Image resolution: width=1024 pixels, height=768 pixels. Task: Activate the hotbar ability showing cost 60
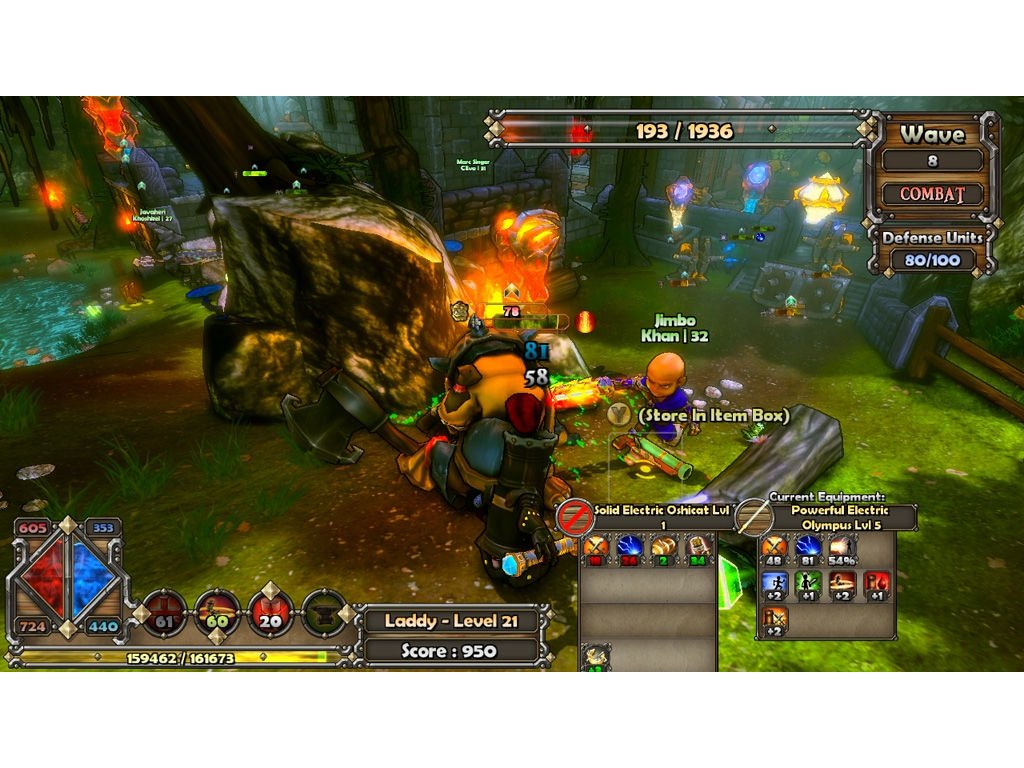click(218, 613)
